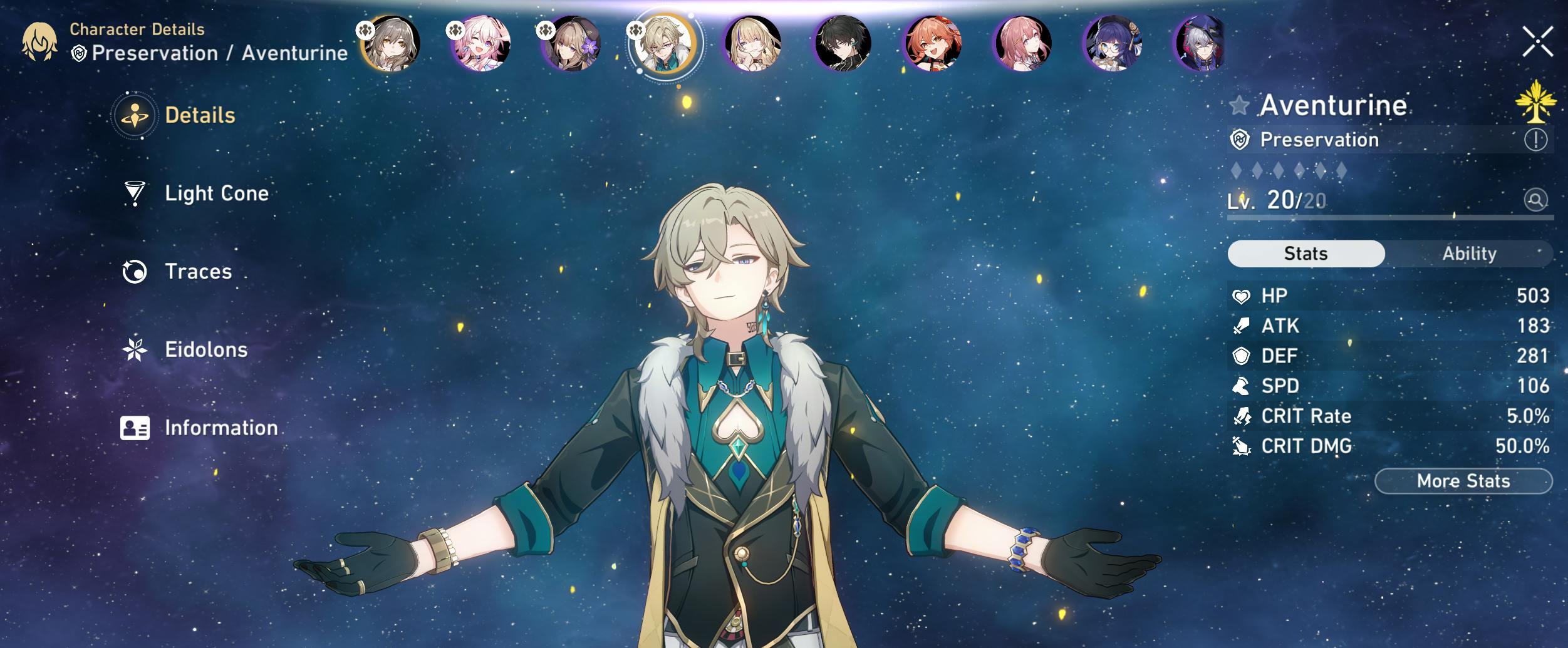Switch to the Ability tab
This screenshot has width=1568, height=648.
click(x=1468, y=254)
